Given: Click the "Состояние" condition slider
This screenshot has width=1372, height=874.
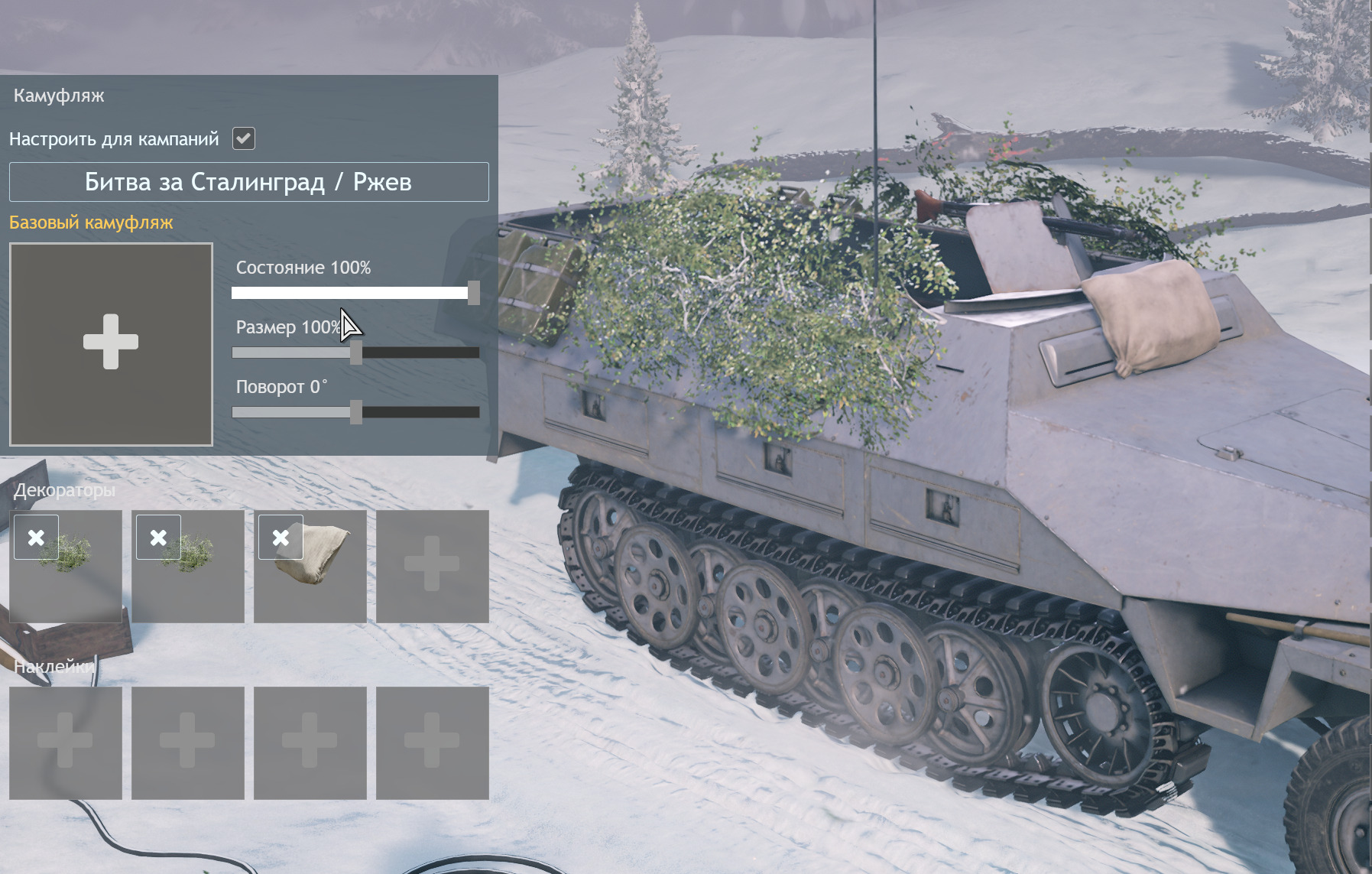Looking at the screenshot, I should [355, 293].
